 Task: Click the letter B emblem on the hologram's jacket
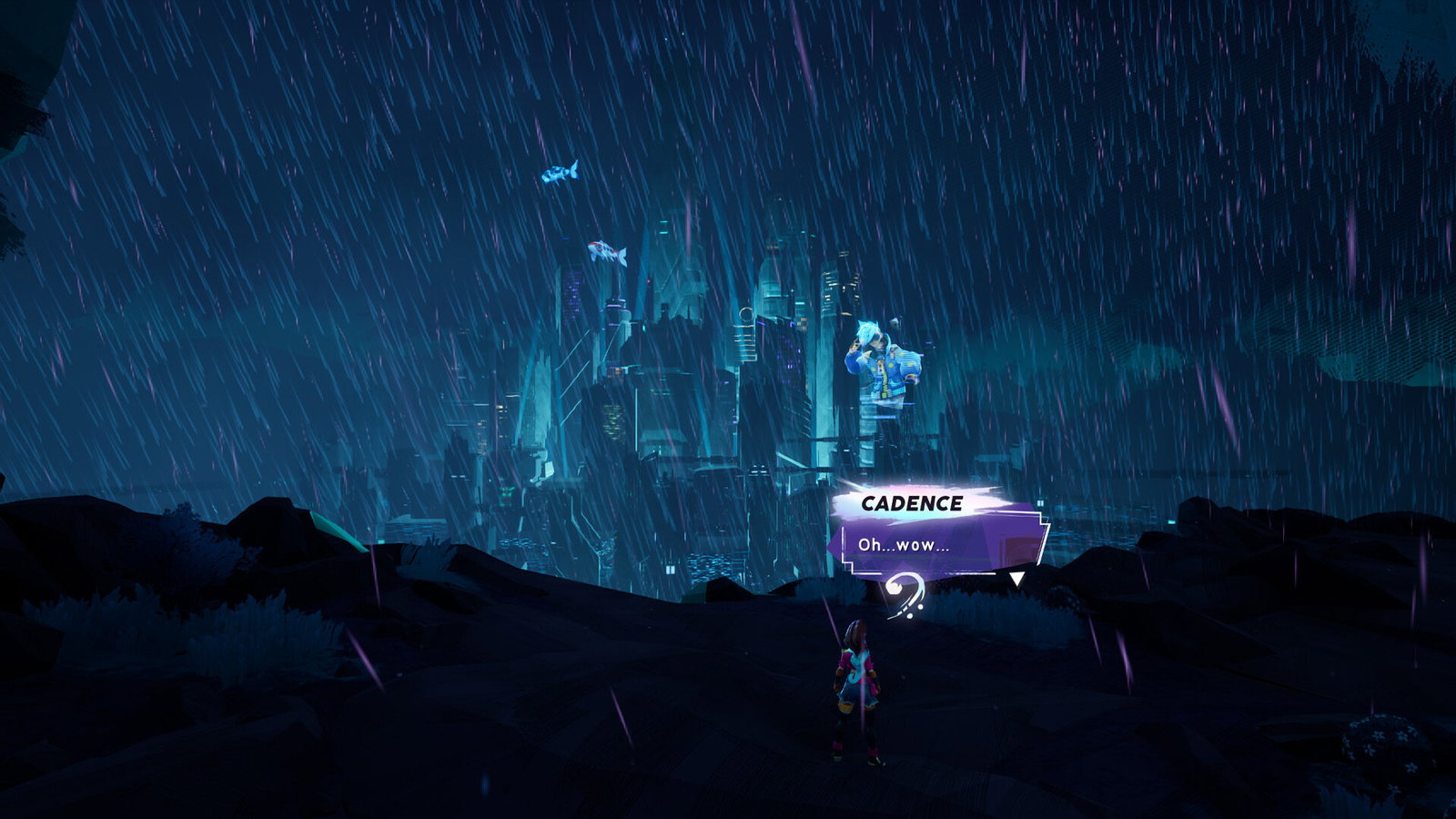pyautogui.click(x=880, y=369)
